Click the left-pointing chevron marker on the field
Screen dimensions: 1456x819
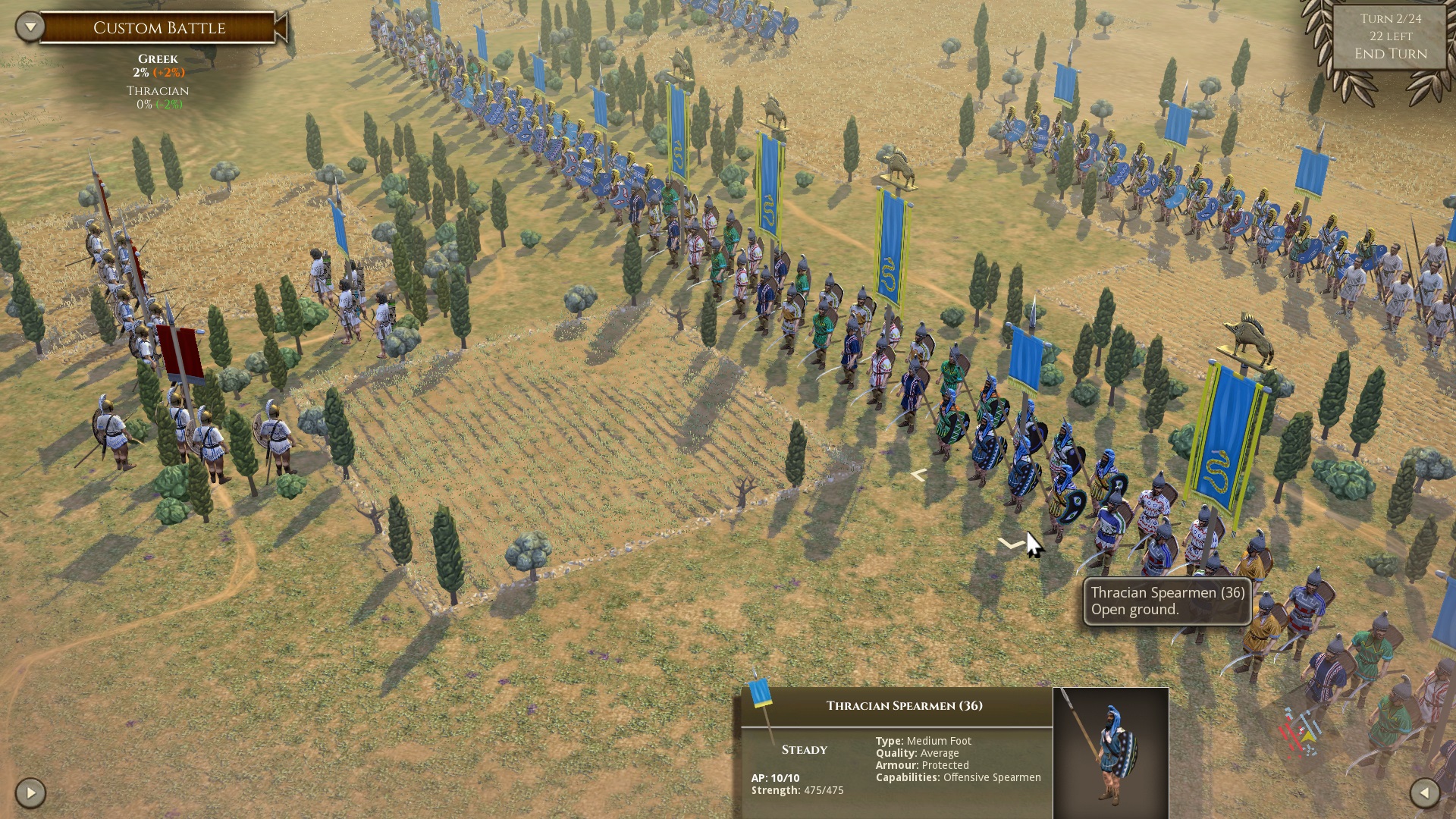pyautogui.click(x=918, y=475)
